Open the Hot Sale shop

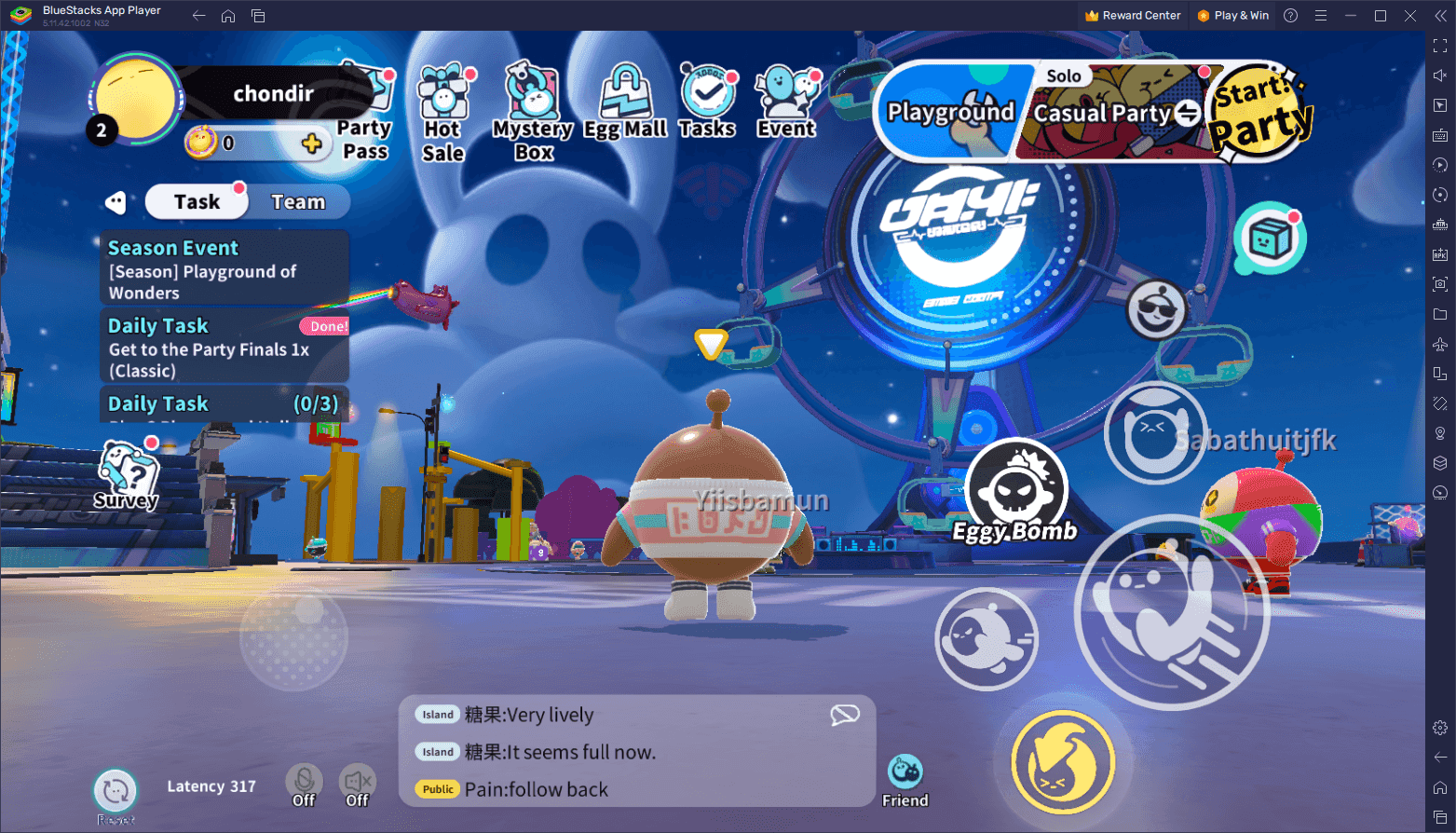pos(442,114)
